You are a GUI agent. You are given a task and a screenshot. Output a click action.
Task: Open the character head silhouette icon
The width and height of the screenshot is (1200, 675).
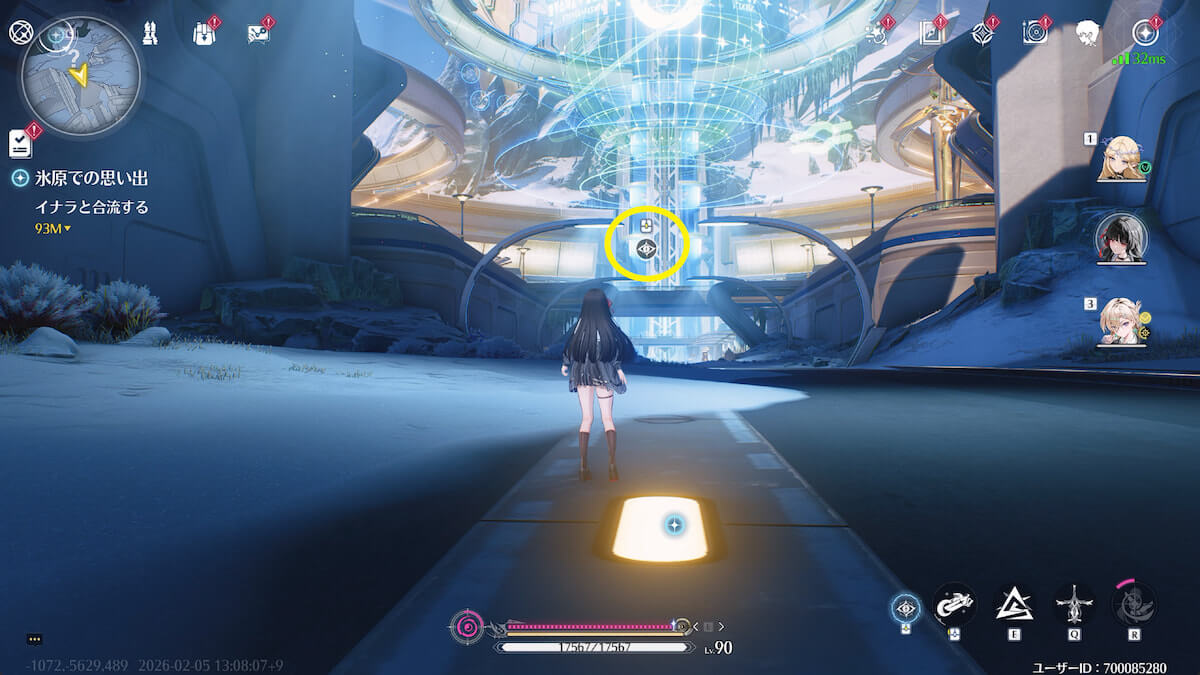pyautogui.click(x=1088, y=33)
